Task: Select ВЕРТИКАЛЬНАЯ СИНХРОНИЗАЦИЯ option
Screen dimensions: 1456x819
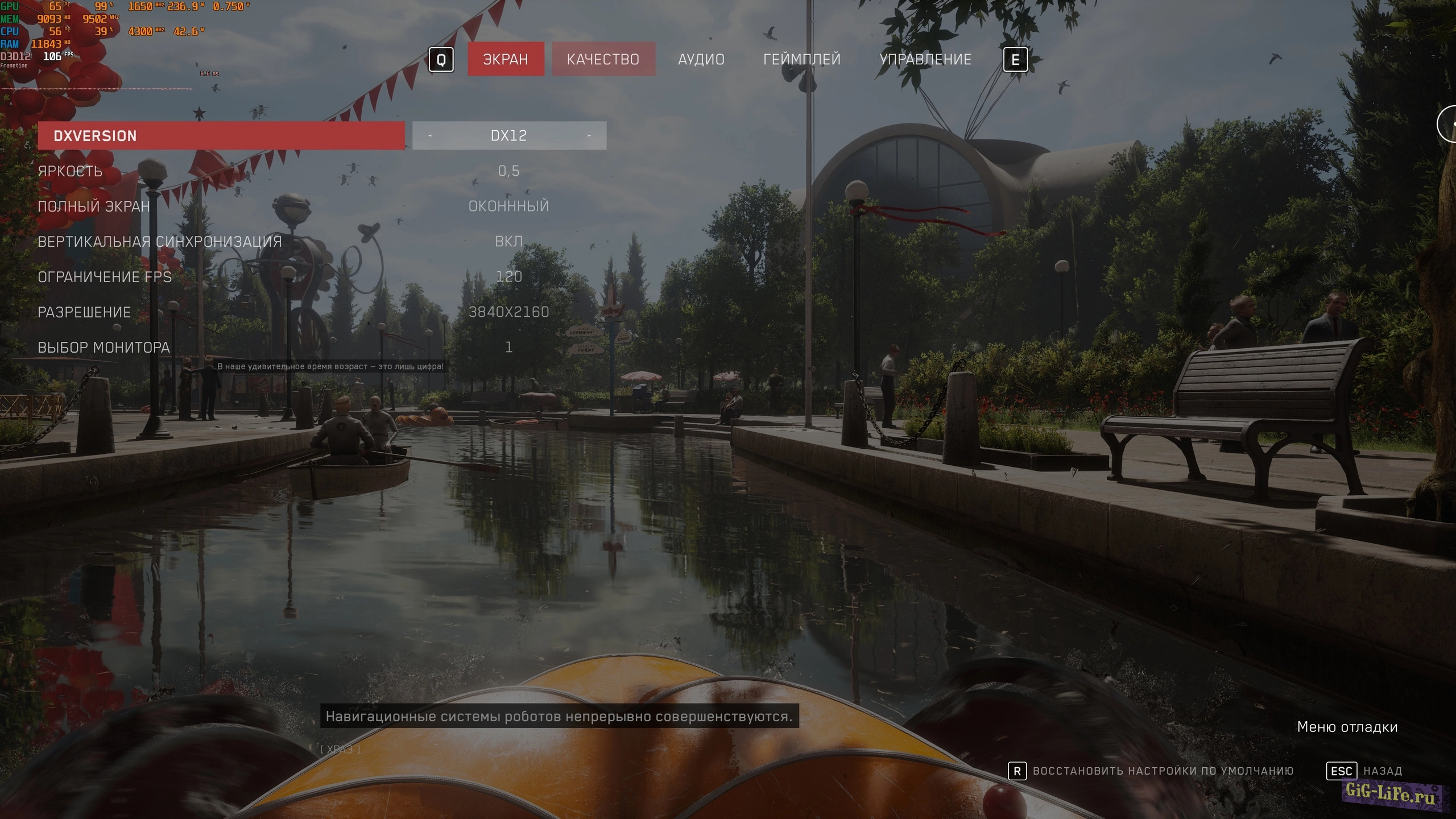Action: coord(160,242)
